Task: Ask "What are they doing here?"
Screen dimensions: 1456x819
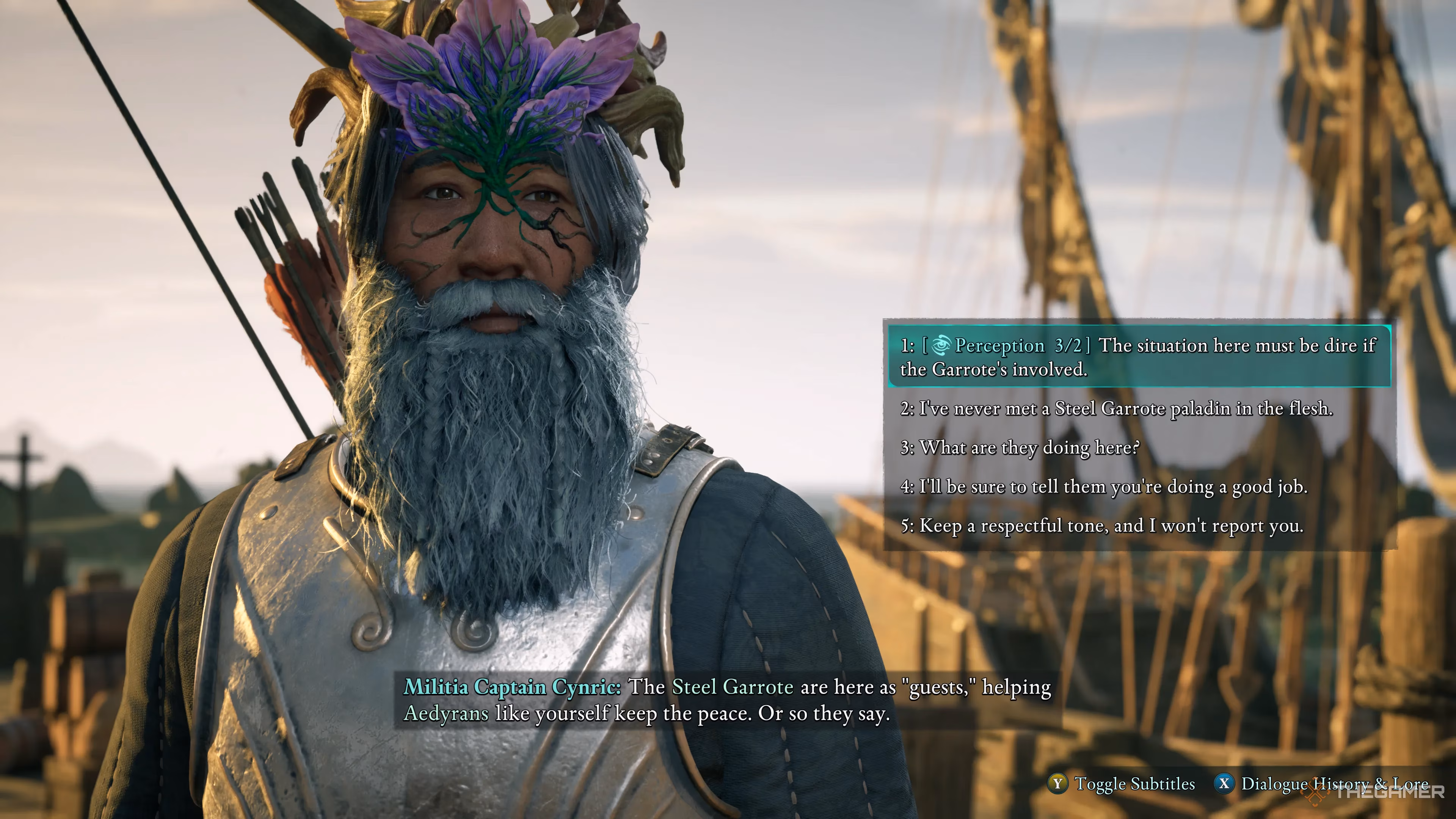Action: coord(1019,448)
